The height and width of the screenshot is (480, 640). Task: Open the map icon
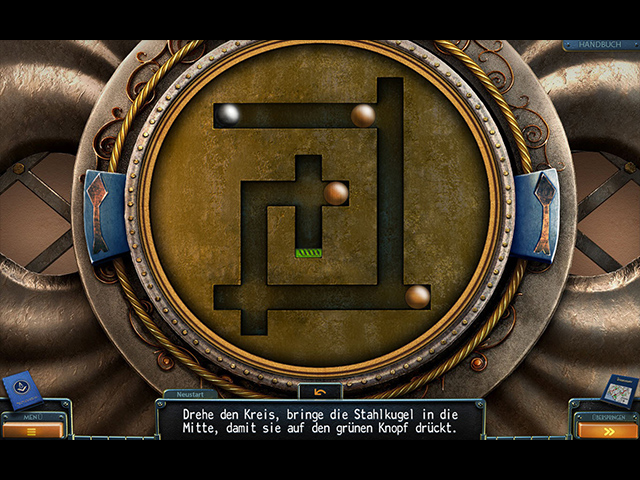[x=620, y=389]
